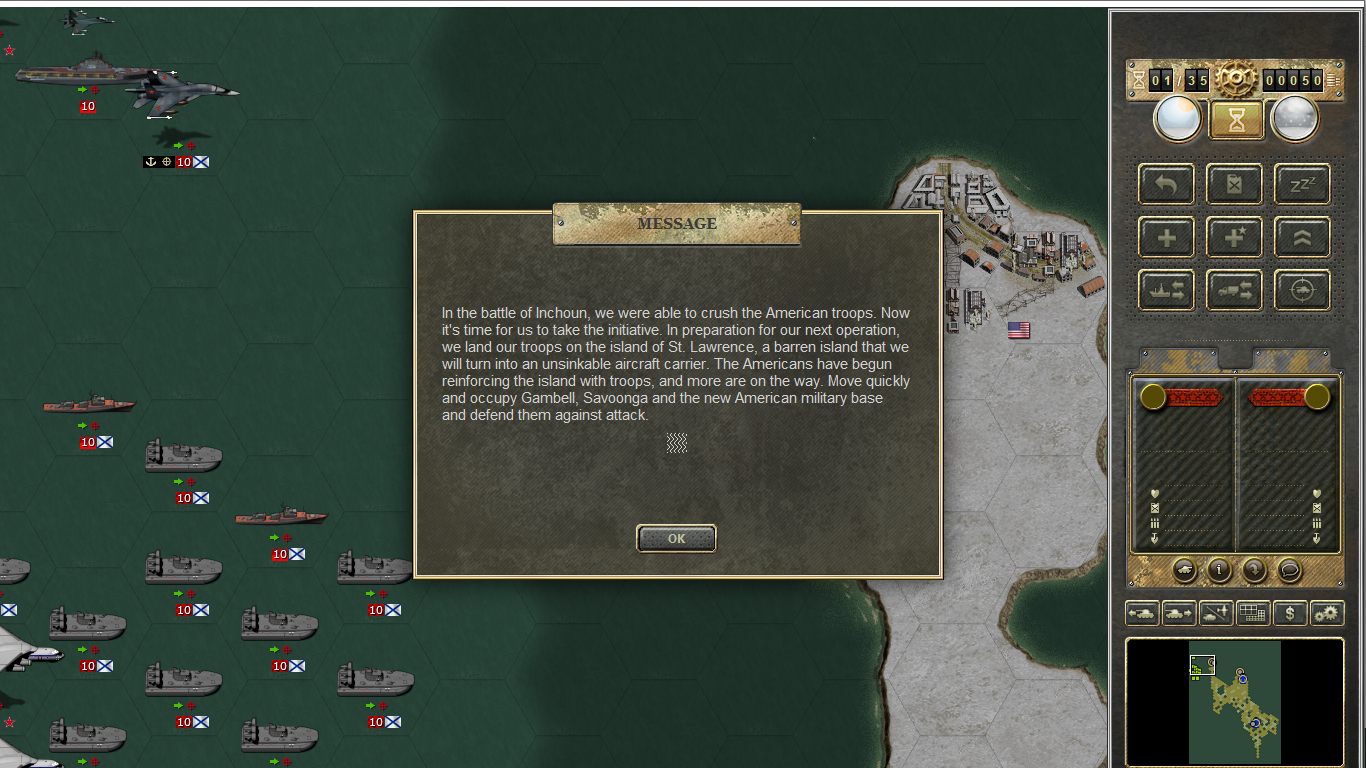Put the unit to sleep with the ZZZ button
This screenshot has height=768, width=1366.
tap(1301, 184)
